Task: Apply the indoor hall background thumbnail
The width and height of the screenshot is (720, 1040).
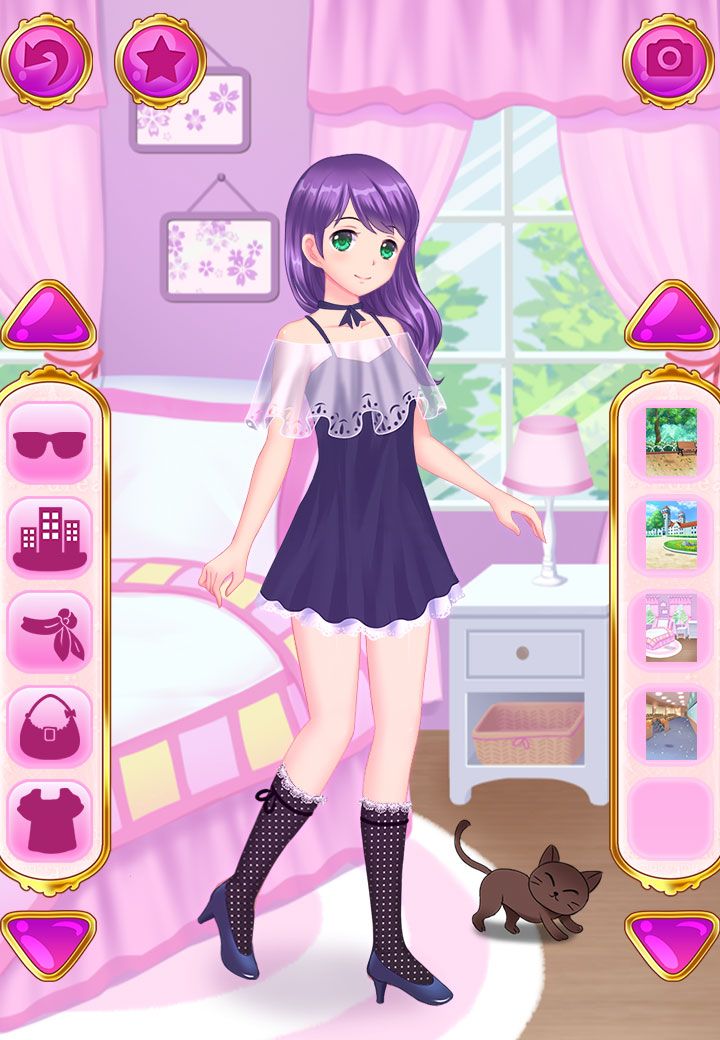Action: [671, 724]
